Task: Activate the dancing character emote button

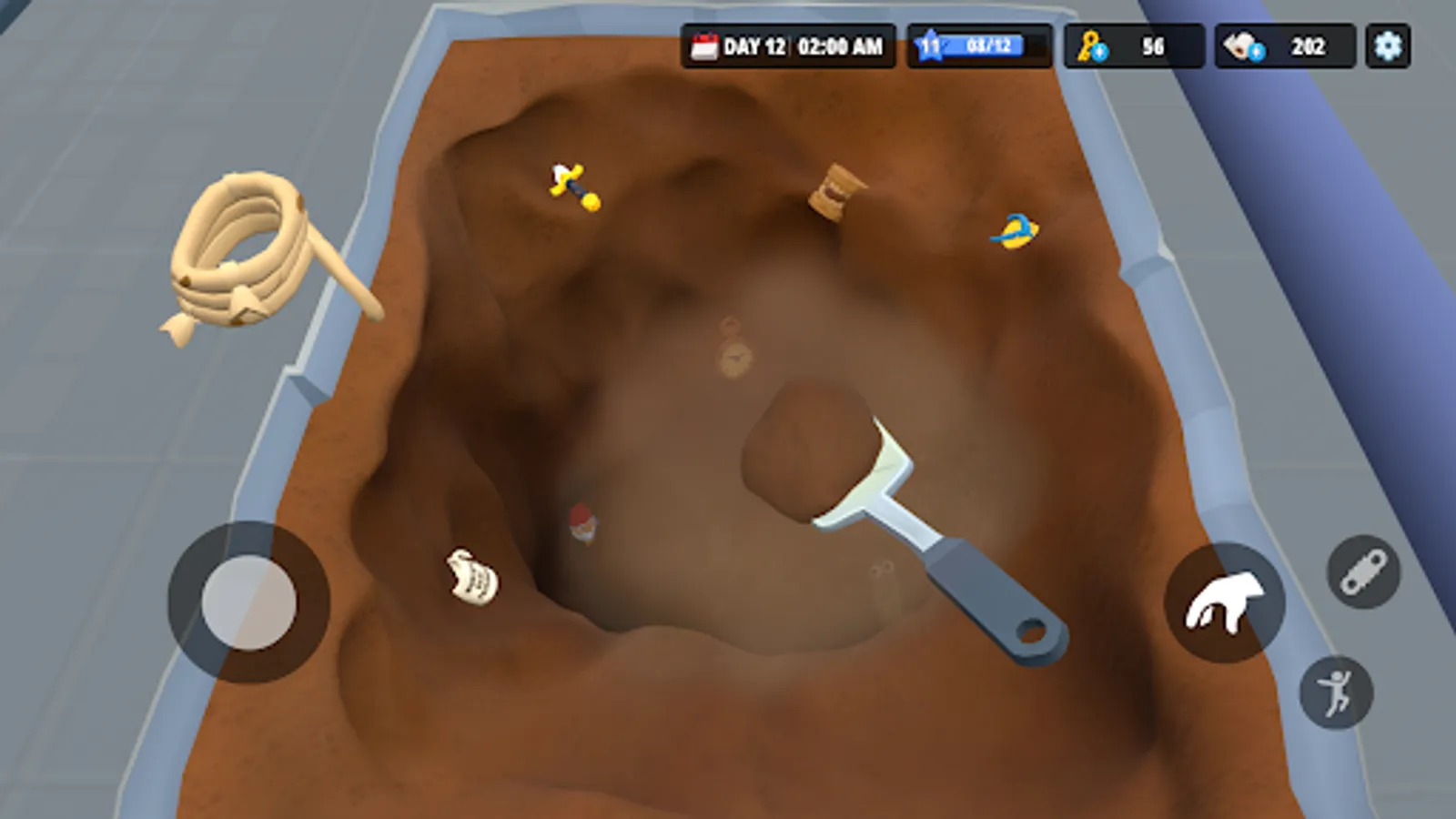Action: click(1336, 693)
